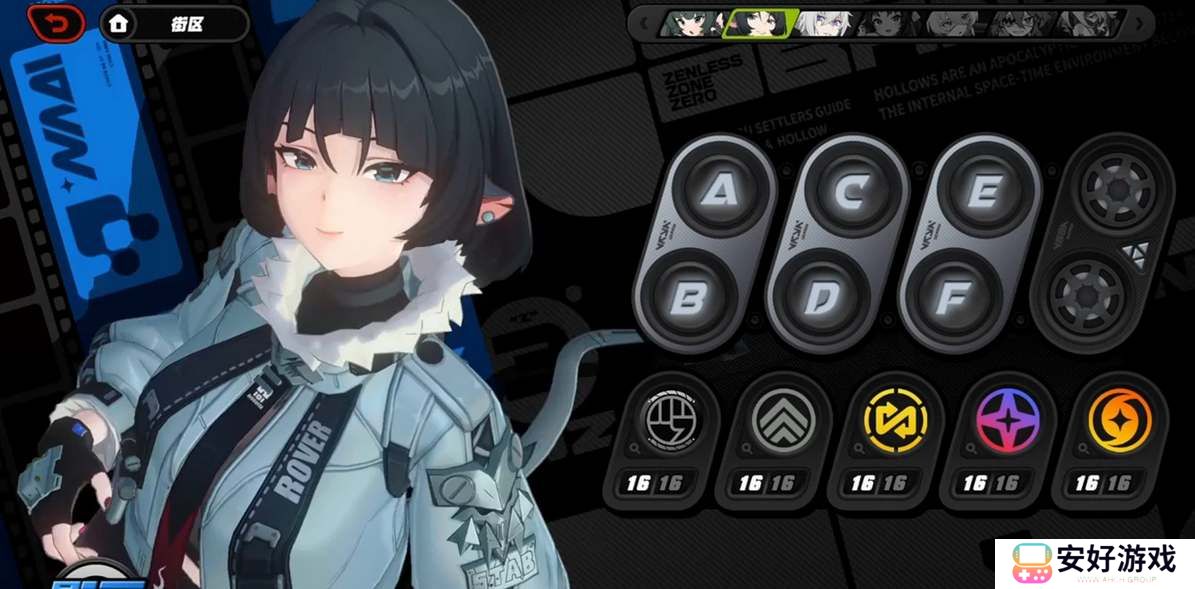Choose core skill node E
The image size is (1195, 589).
tap(982, 192)
